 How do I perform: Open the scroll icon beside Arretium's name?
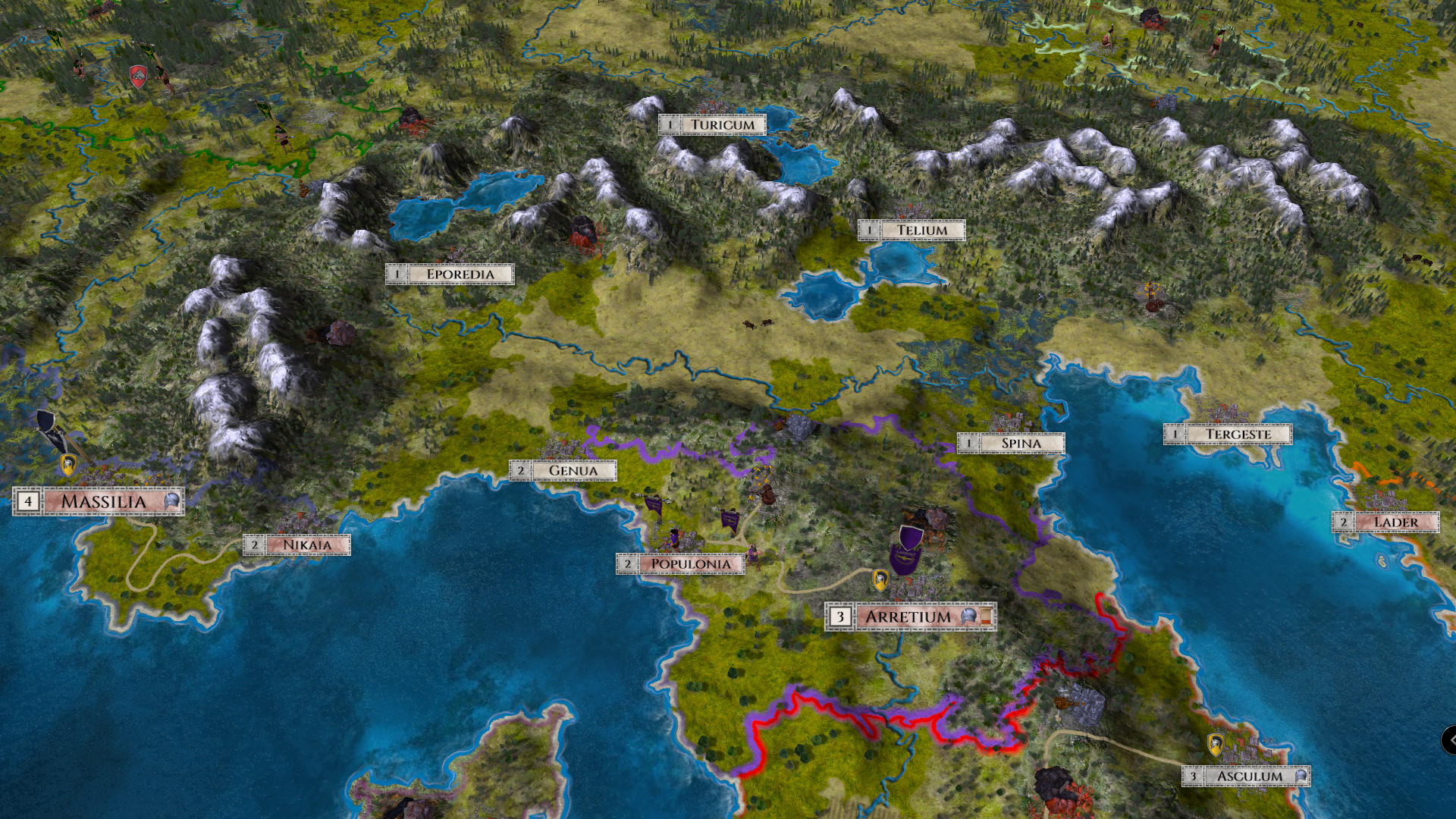985,616
